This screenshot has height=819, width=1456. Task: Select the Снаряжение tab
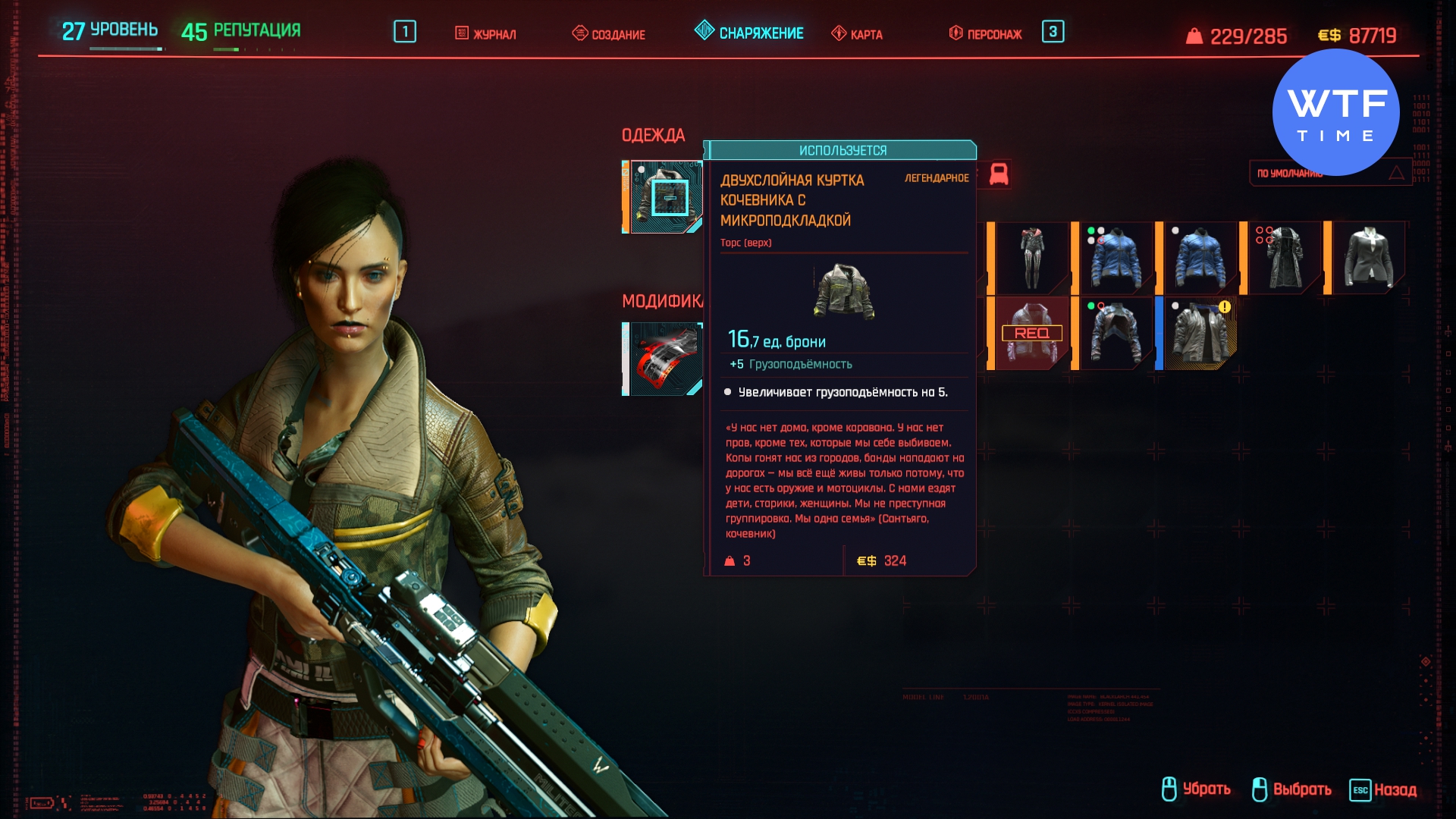[749, 33]
